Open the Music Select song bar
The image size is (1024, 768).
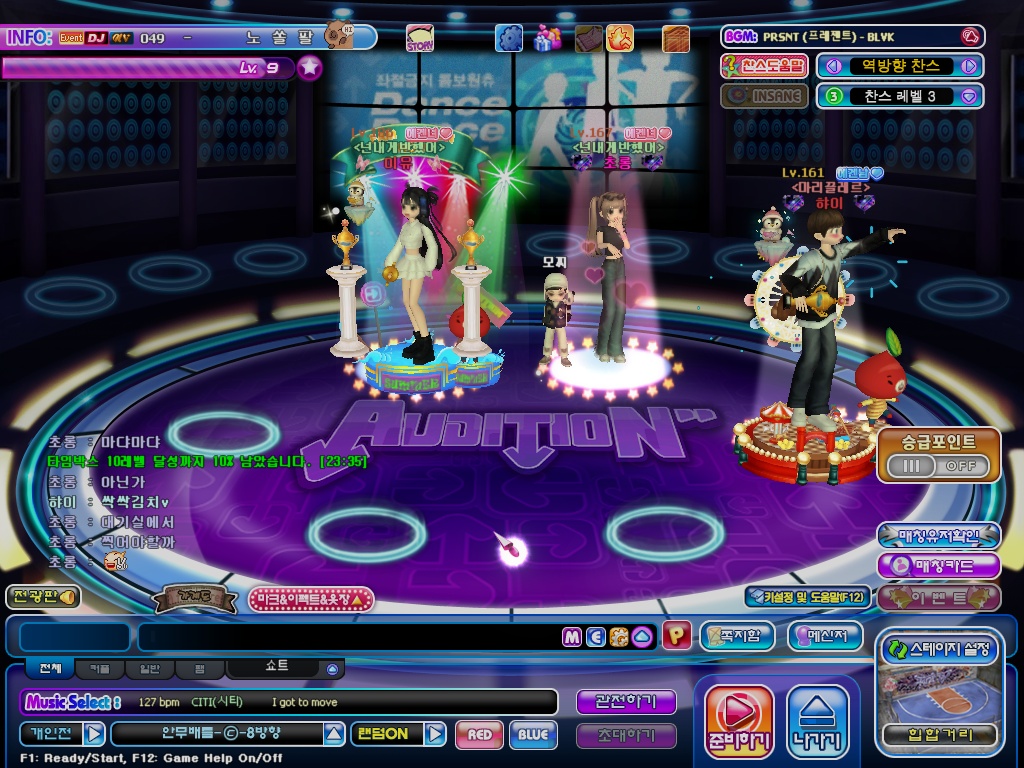tap(290, 702)
